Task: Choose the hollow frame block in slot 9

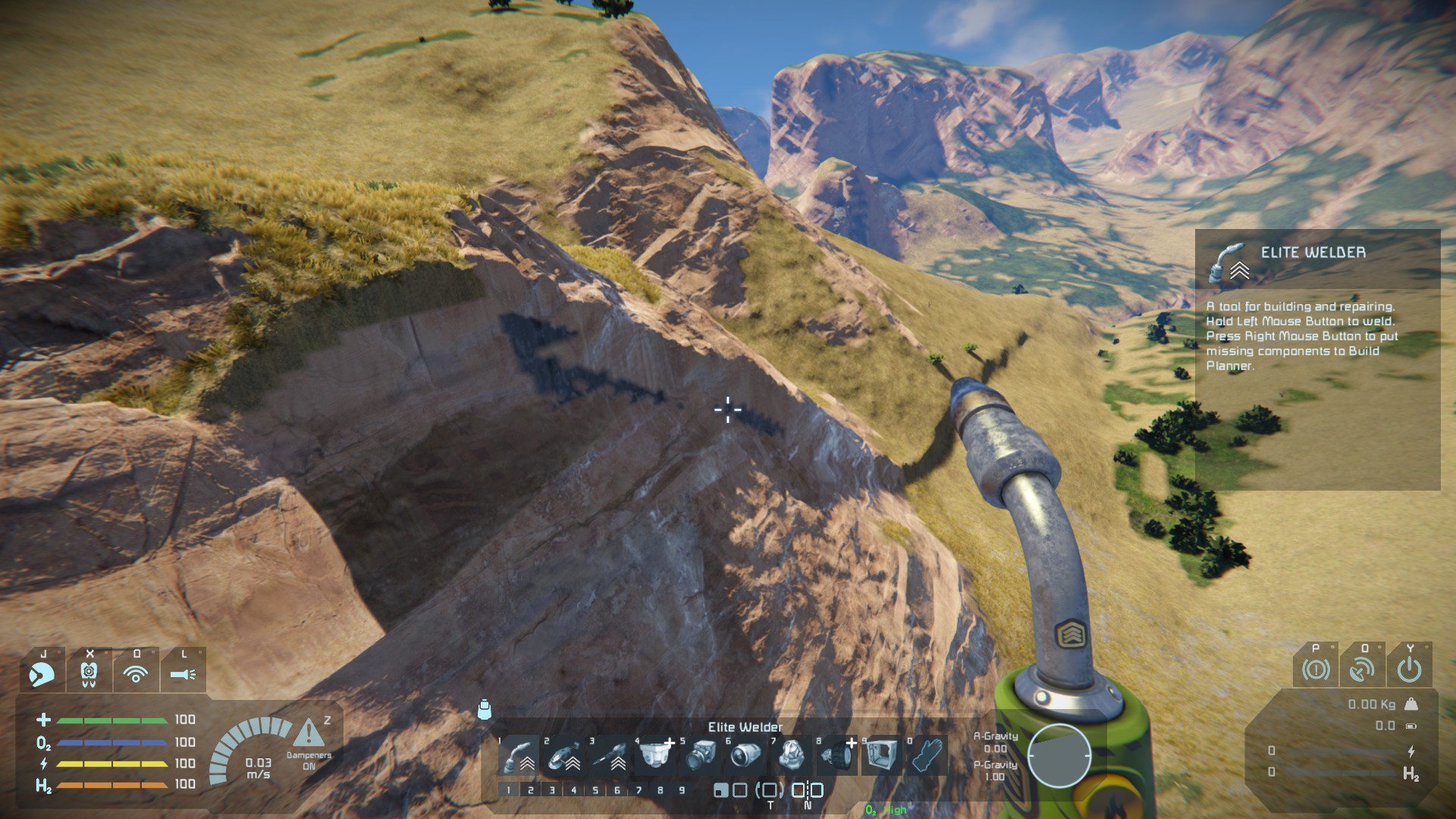Action: [x=882, y=755]
